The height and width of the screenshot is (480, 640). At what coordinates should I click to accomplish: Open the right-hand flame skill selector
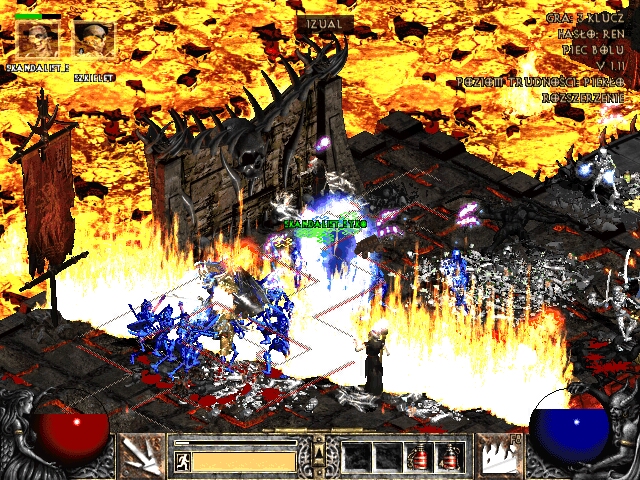(x=498, y=456)
